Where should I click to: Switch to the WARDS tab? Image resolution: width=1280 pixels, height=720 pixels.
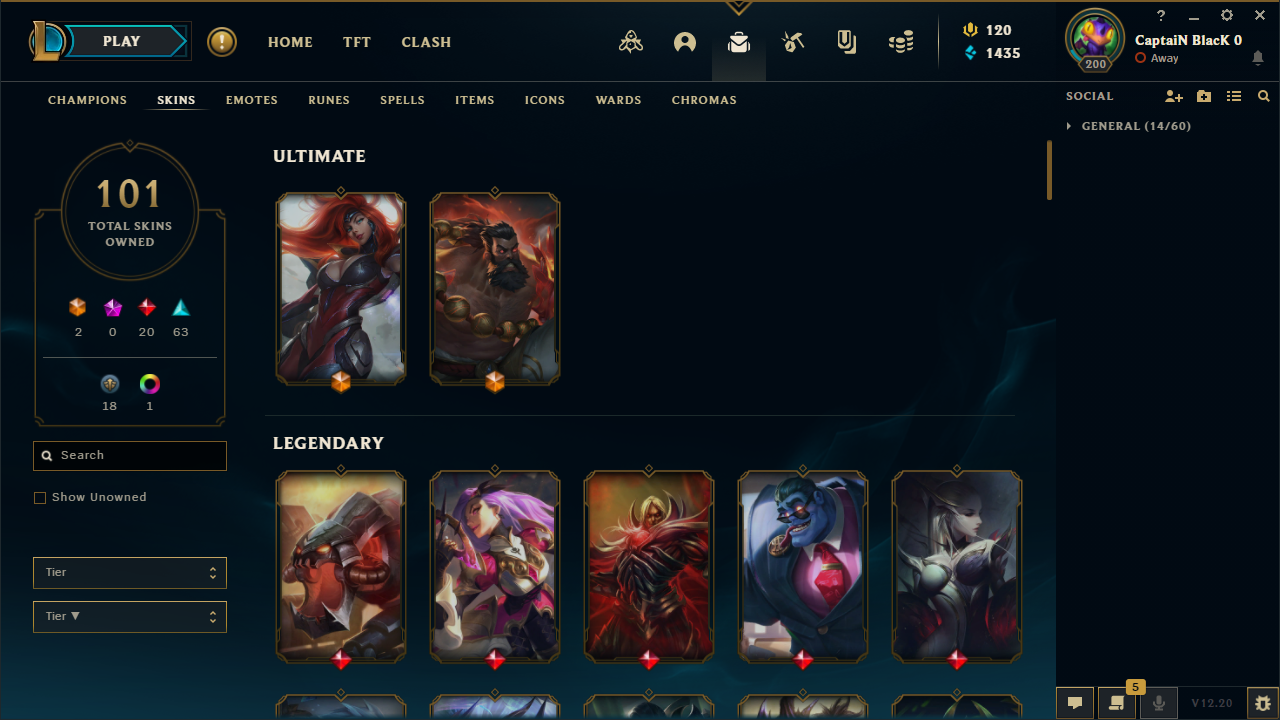(618, 100)
